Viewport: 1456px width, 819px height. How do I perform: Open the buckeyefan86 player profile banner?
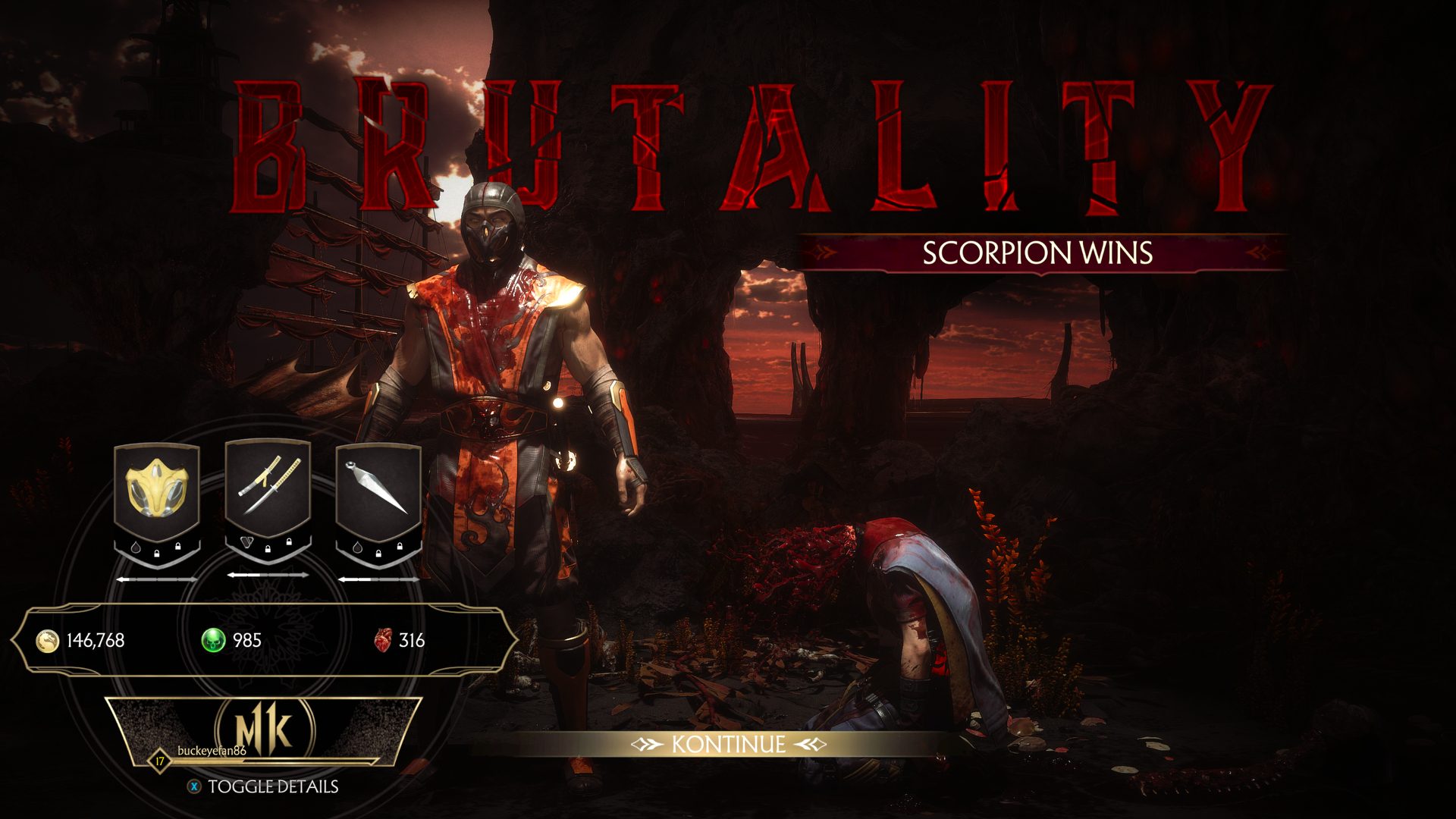(263, 732)
